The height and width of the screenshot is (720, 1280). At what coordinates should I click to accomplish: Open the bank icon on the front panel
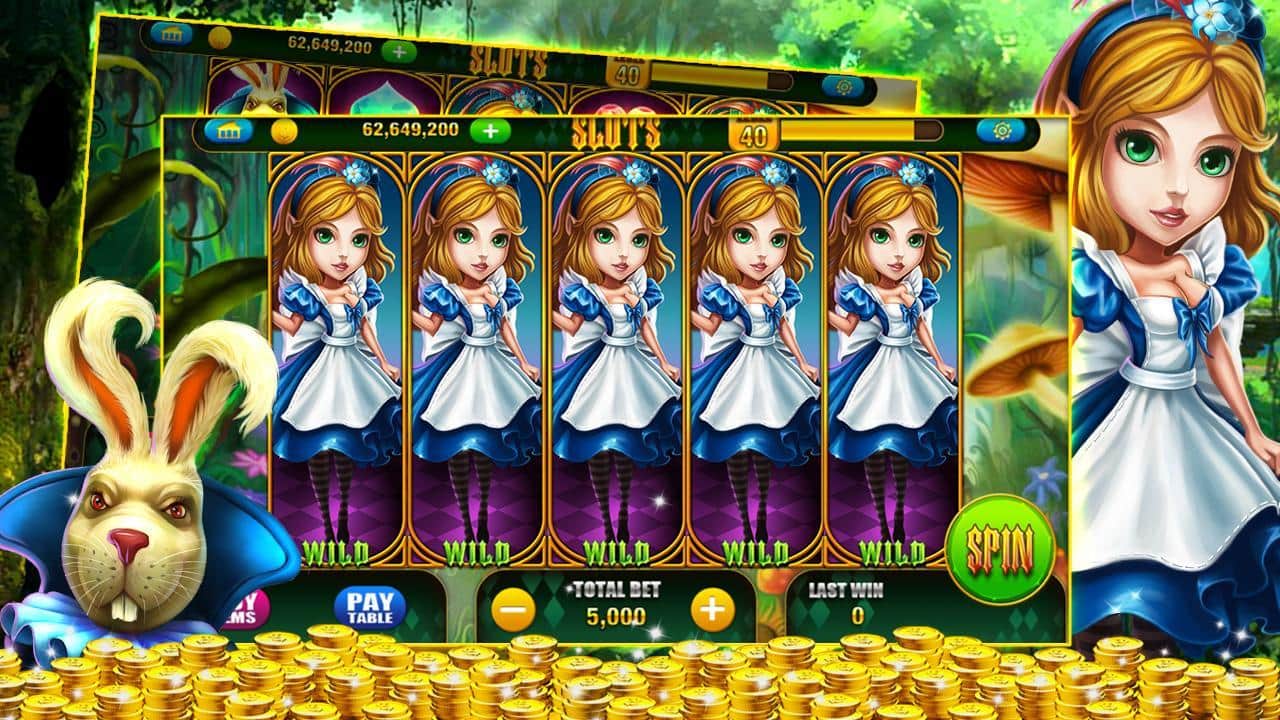point(229,131)
